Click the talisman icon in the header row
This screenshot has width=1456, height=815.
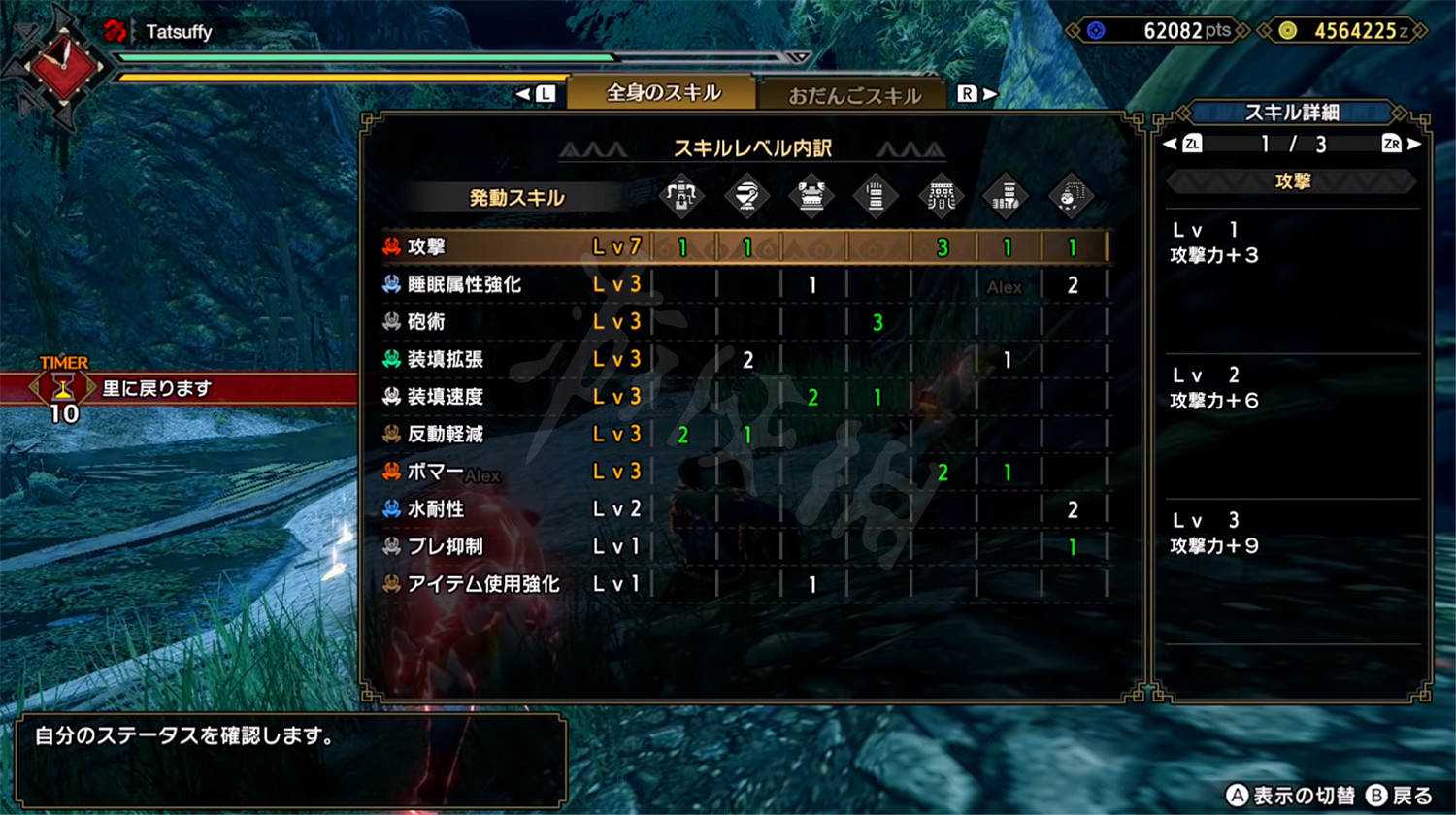coord(1071,196)
